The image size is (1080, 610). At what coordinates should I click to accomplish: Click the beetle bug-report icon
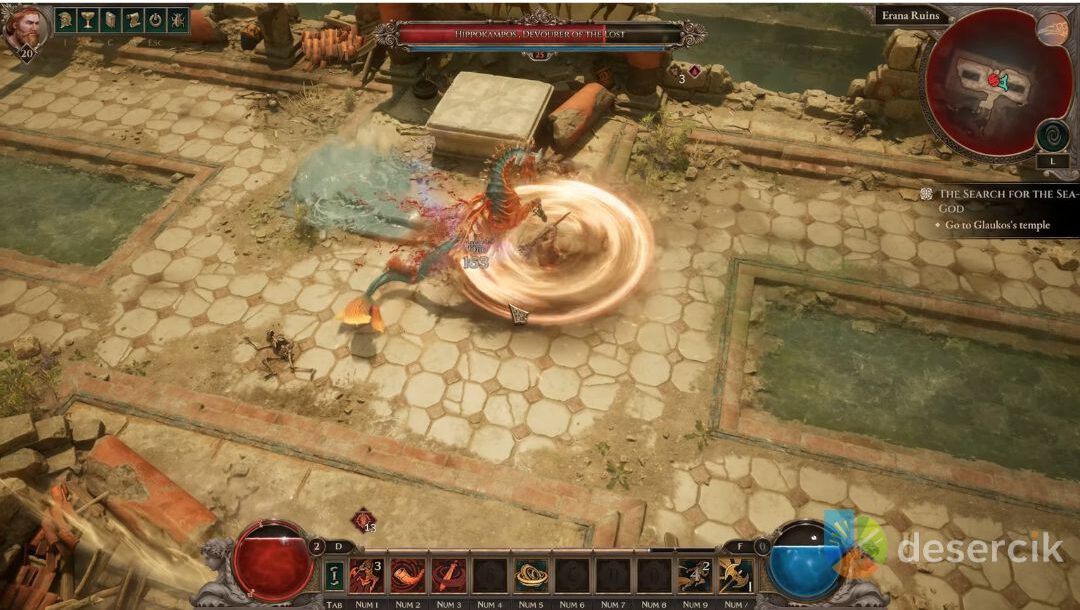[x=178, y=20]
